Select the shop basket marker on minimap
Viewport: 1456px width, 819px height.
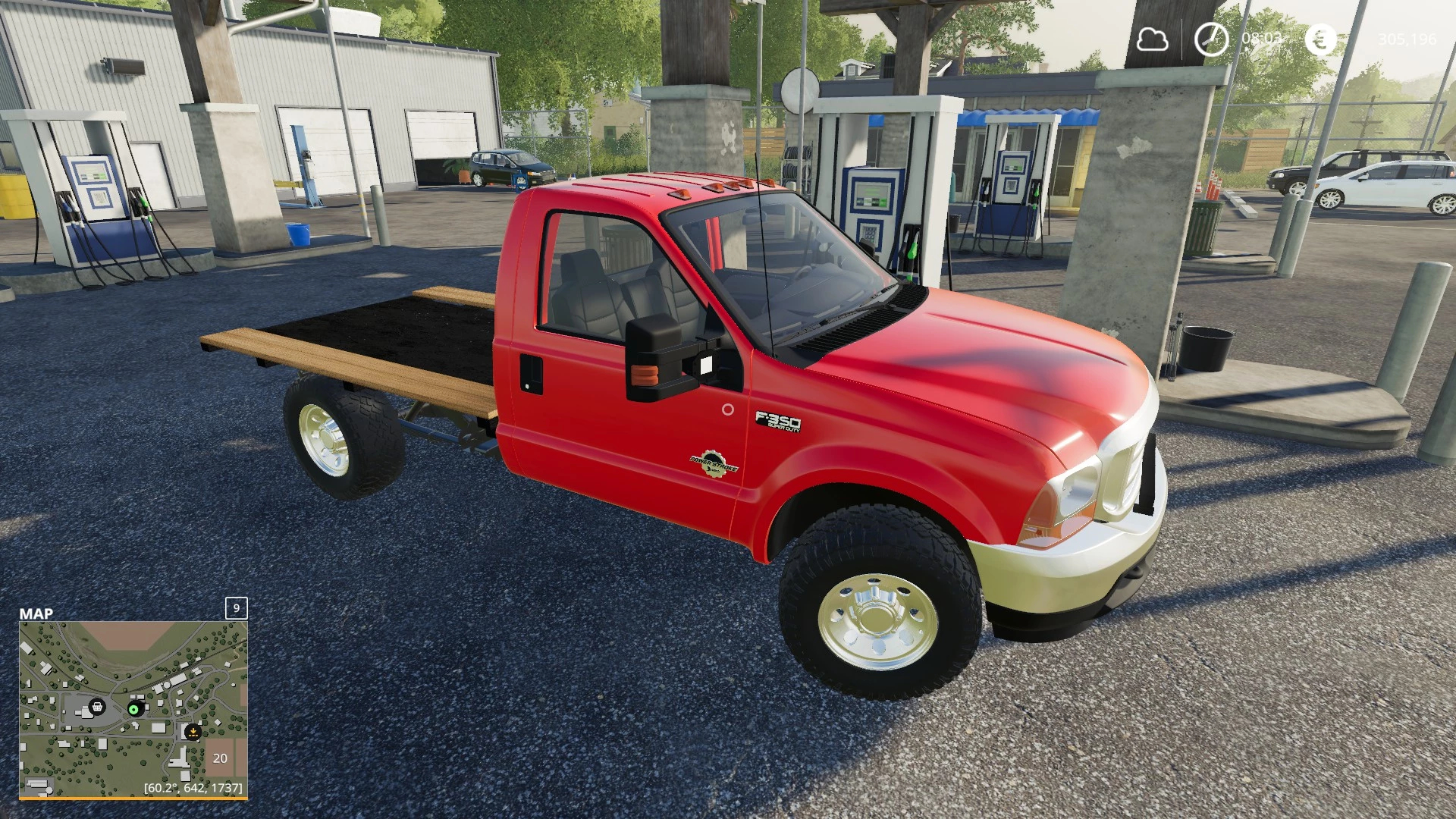(x=96, y=708)
